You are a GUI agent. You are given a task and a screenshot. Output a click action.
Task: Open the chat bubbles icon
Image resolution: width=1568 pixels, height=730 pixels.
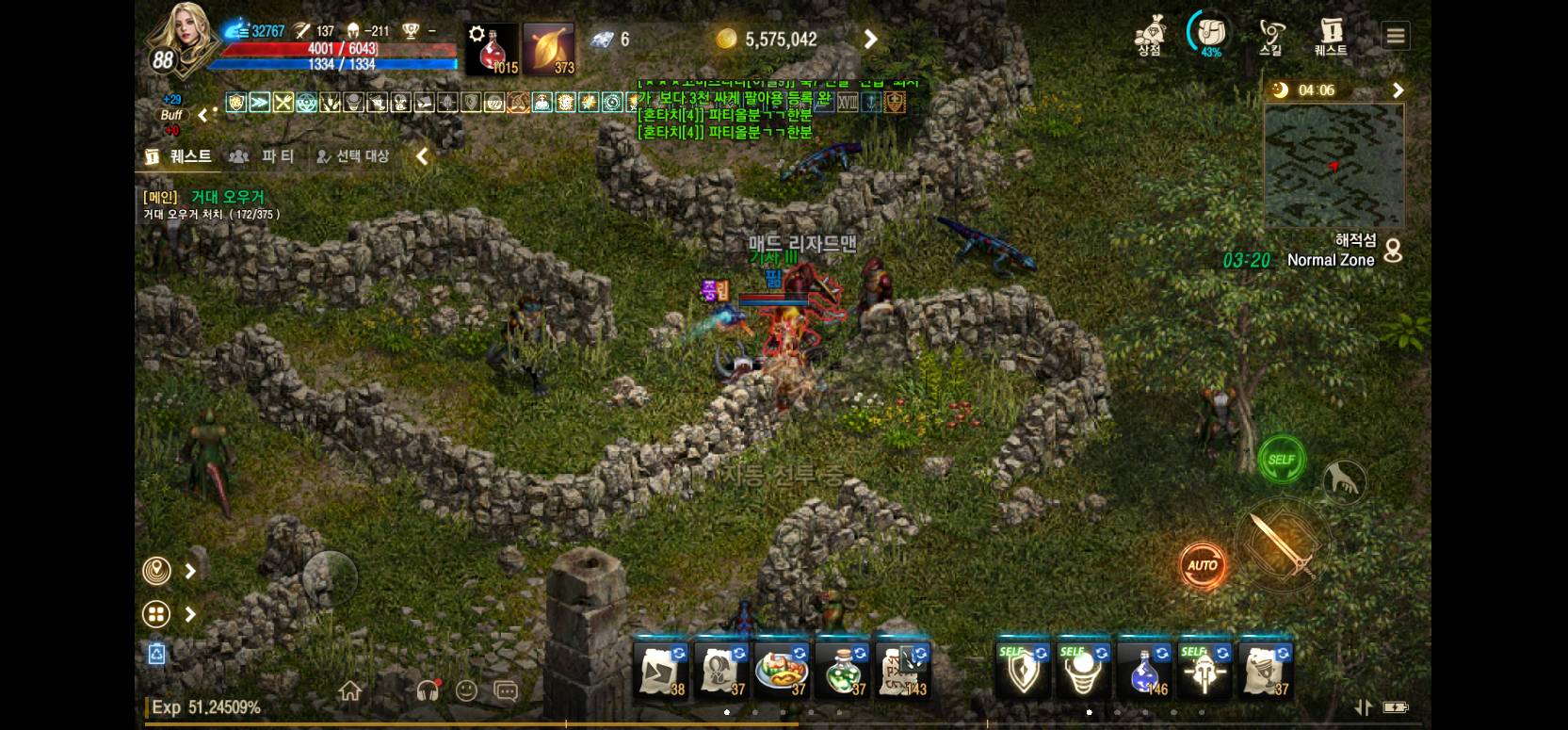(506, 691)
